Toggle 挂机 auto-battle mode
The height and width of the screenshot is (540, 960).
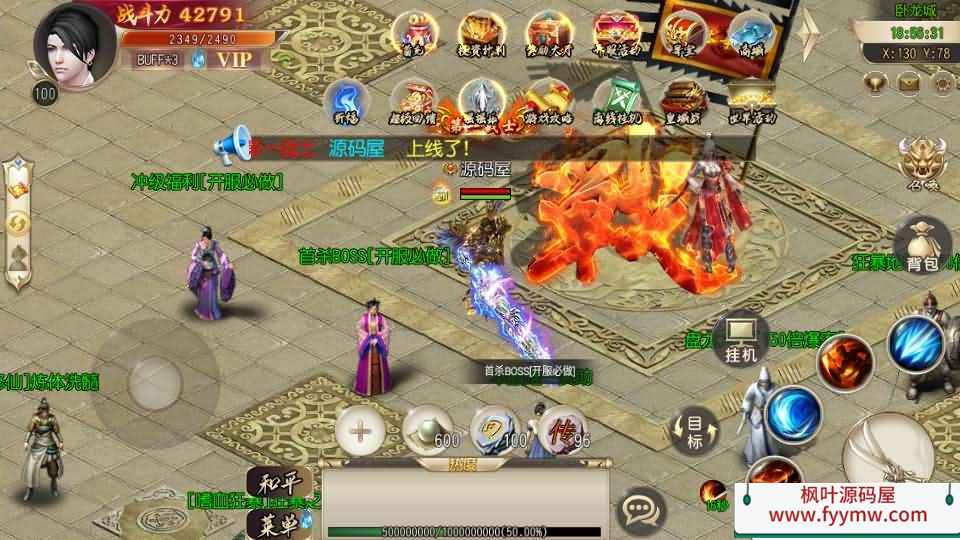[741, 340]
